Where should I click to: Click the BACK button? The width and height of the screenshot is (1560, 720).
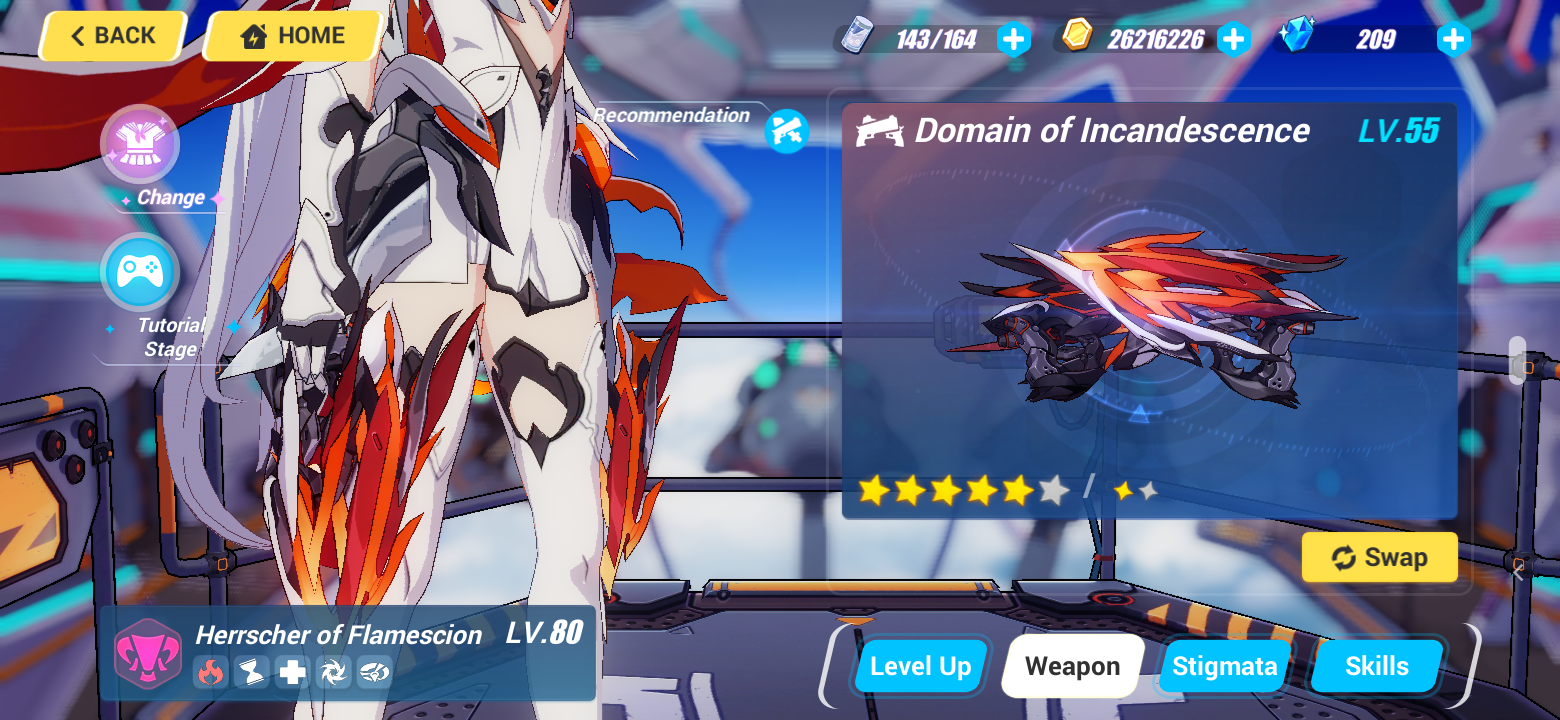[112, 35]
